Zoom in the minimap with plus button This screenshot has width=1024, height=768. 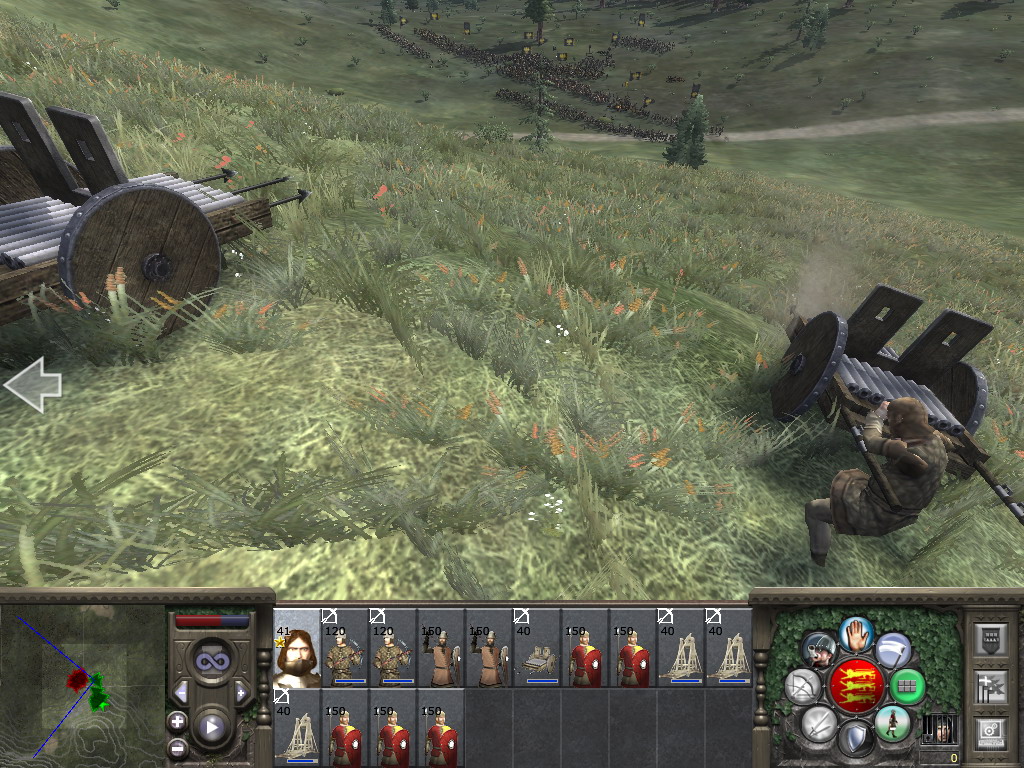coord(177,720)
